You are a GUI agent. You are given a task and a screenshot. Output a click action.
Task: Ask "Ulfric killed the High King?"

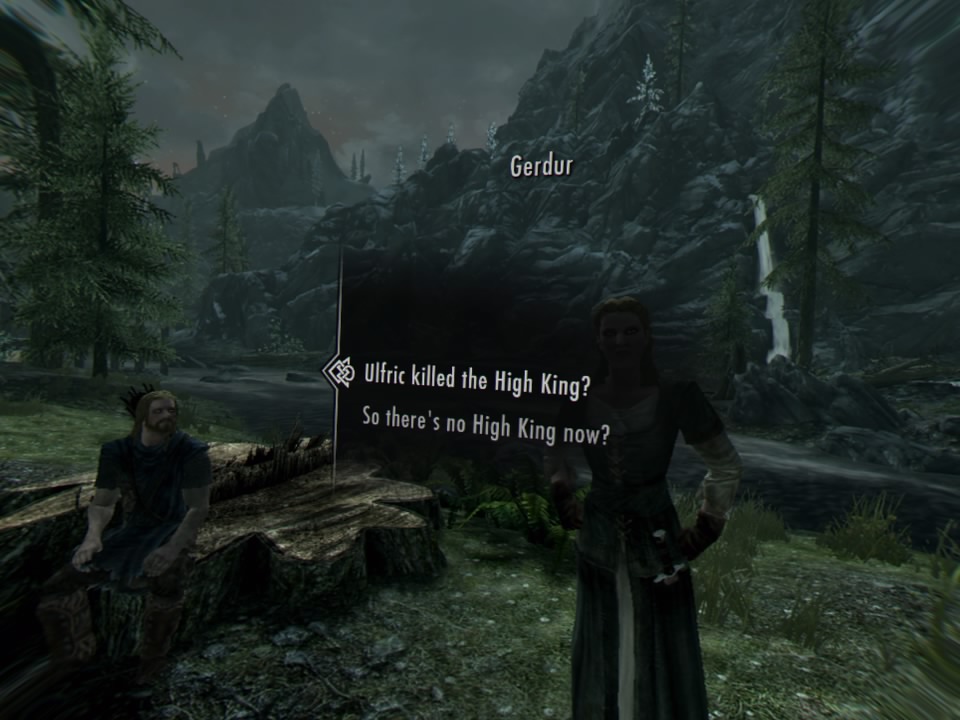coord(476,381)
